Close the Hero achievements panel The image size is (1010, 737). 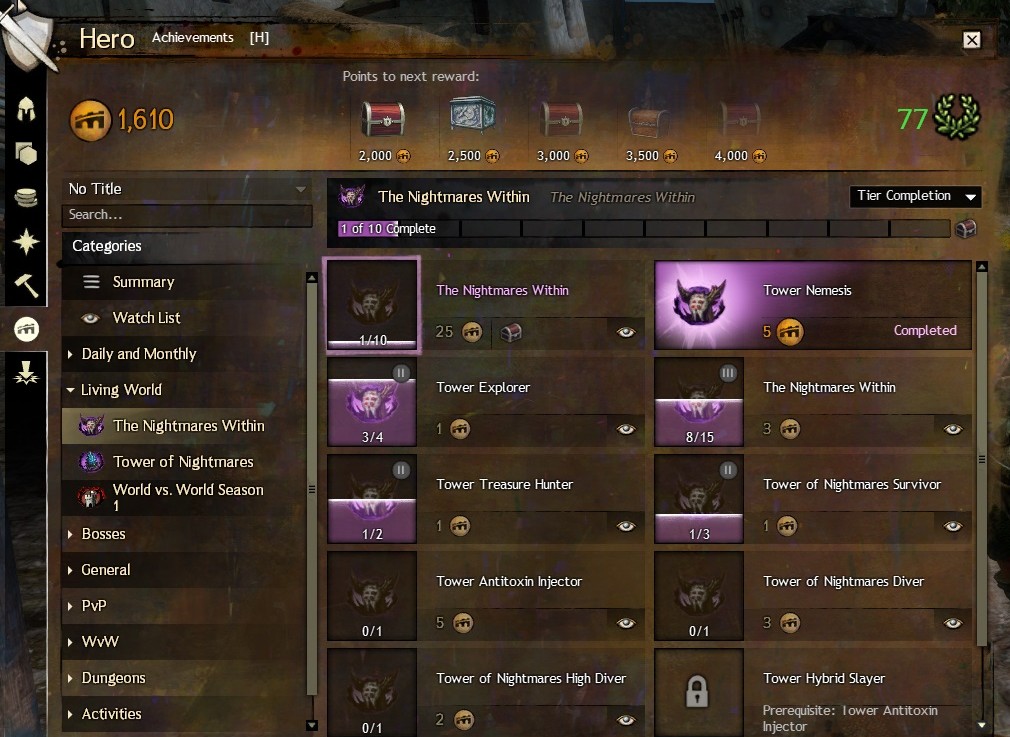point(971,40)
